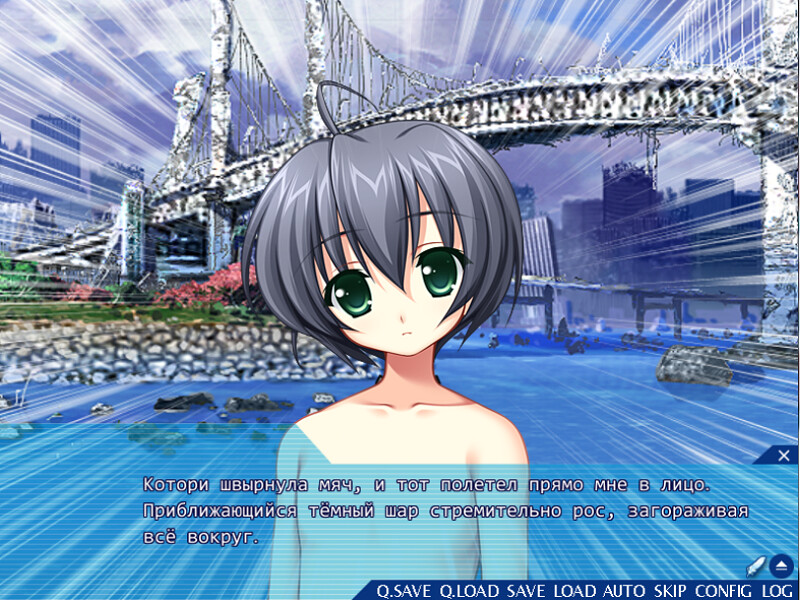Screen dimensions: 800x600
Task: Open the CONFIG settings screen
Action: [724, 591]
